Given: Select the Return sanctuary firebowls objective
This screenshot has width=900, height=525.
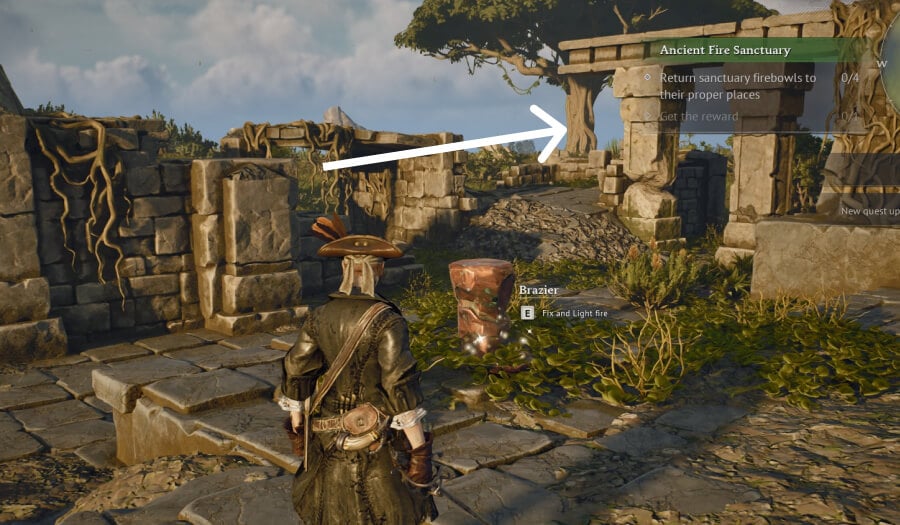Looking at the screenshot, I should coord(737,86).
